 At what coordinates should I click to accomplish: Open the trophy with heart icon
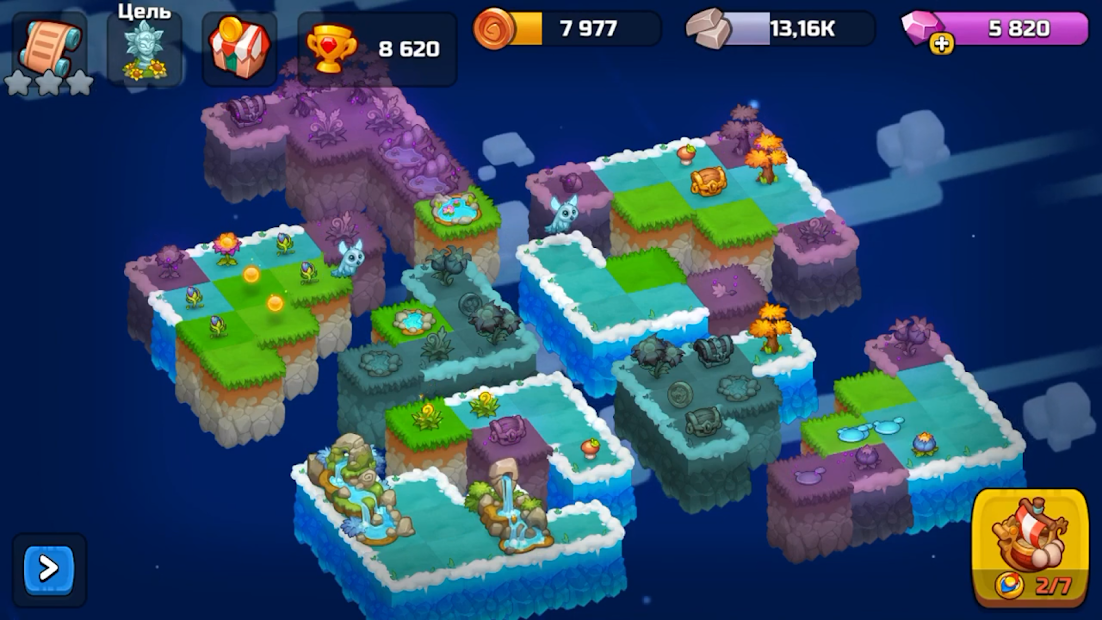[331, 50]
